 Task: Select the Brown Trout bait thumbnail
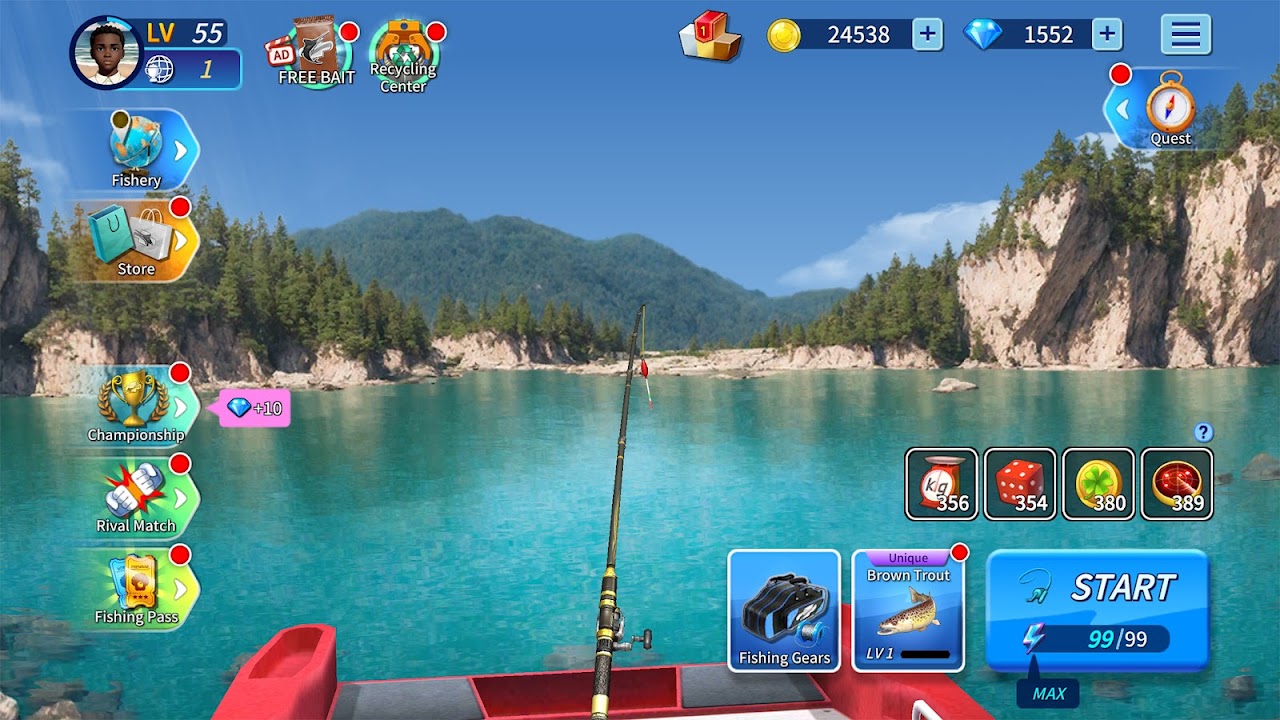pyautogui.click(x=906, y=614)
